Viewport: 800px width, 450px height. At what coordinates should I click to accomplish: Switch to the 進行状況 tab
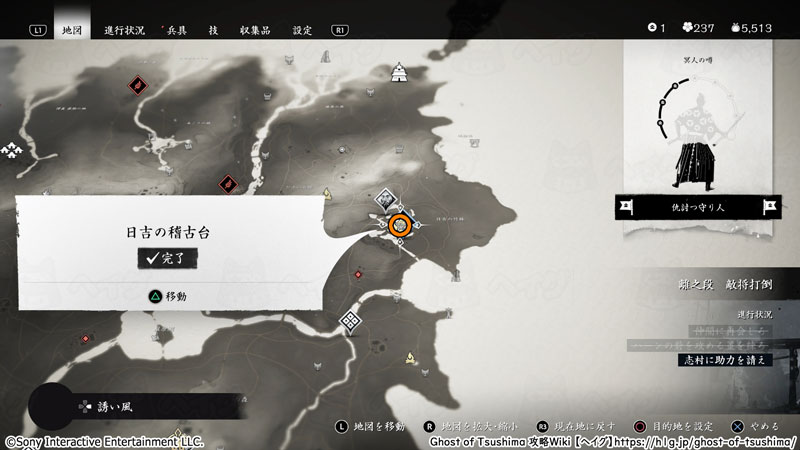[x=125, y=30]
